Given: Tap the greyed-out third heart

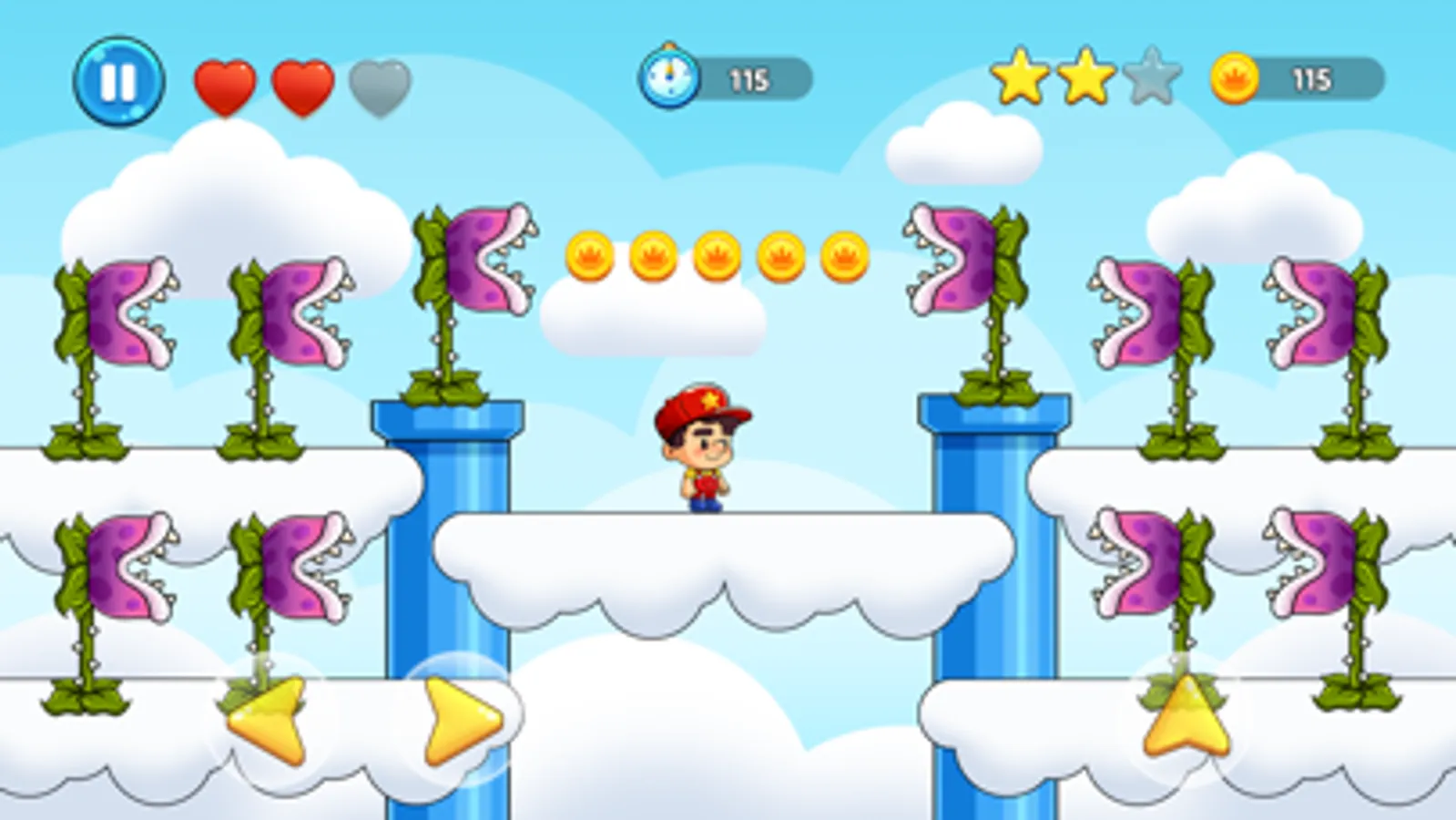Looking at the screenshot, I should pyautogui.click(x=376, y=85).
